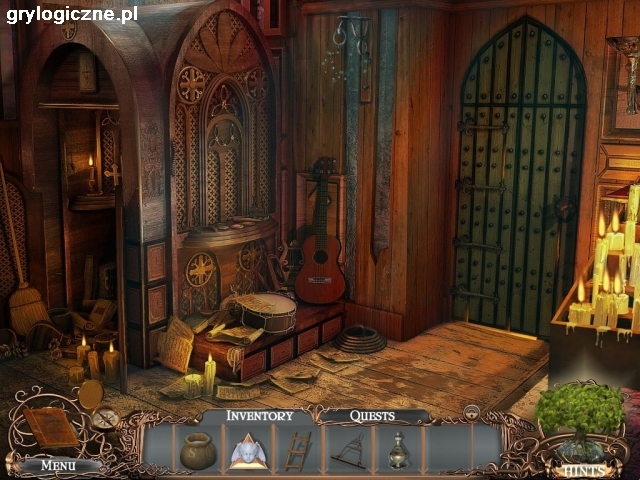Pick the wooden ladder from inventory
640x480 pixels.
(297, 451)
